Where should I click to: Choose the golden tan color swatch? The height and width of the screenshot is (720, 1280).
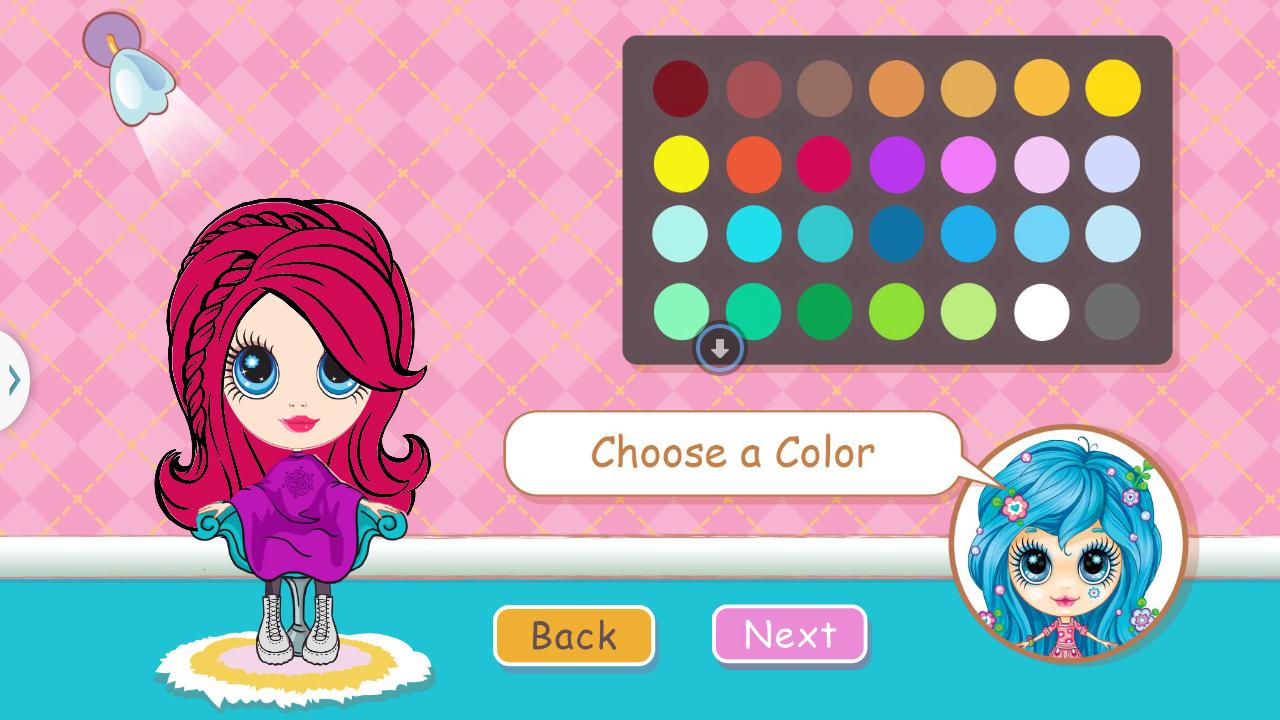coord(969,88)
